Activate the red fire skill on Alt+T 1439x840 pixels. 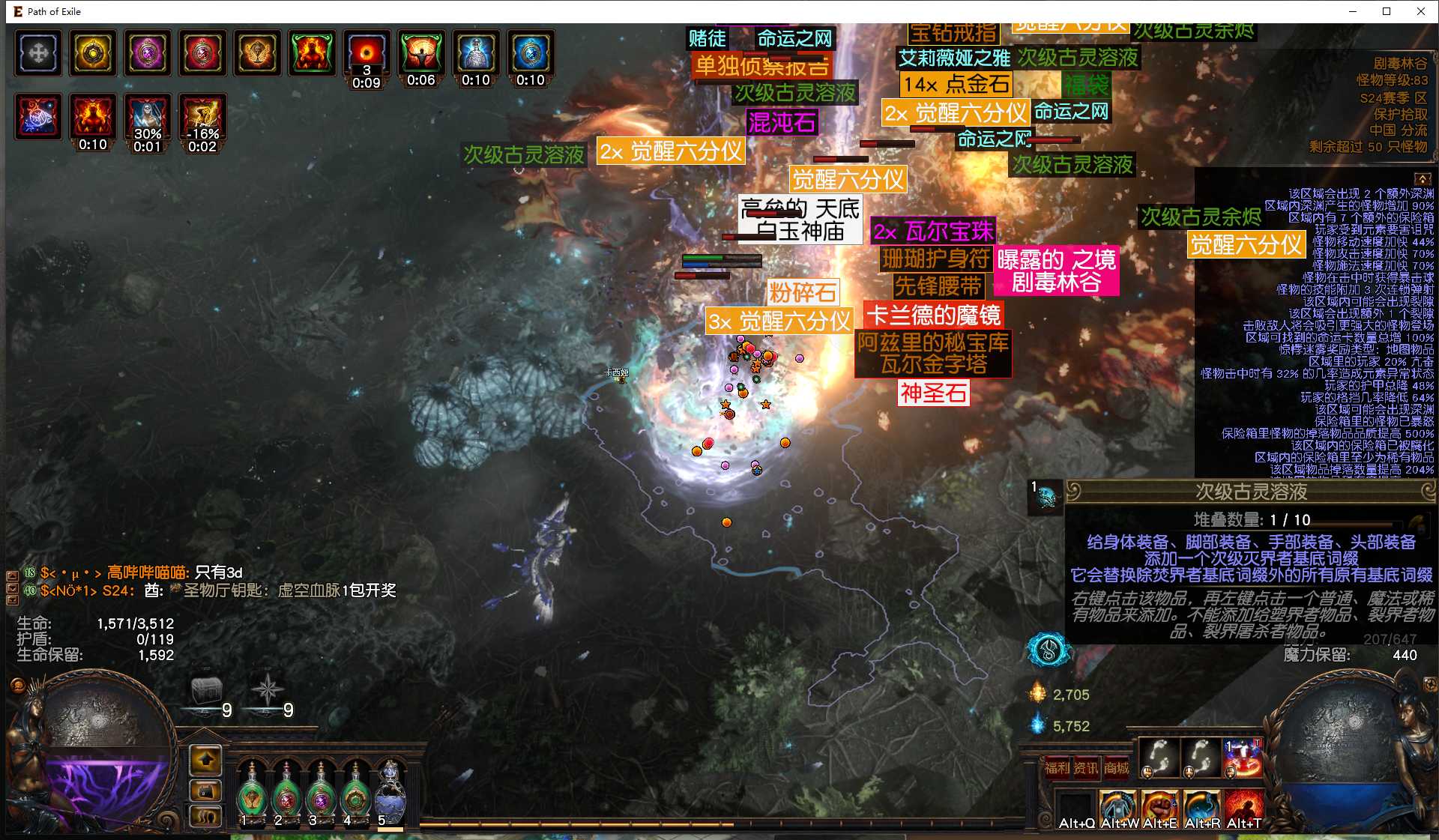[1243, 808]
